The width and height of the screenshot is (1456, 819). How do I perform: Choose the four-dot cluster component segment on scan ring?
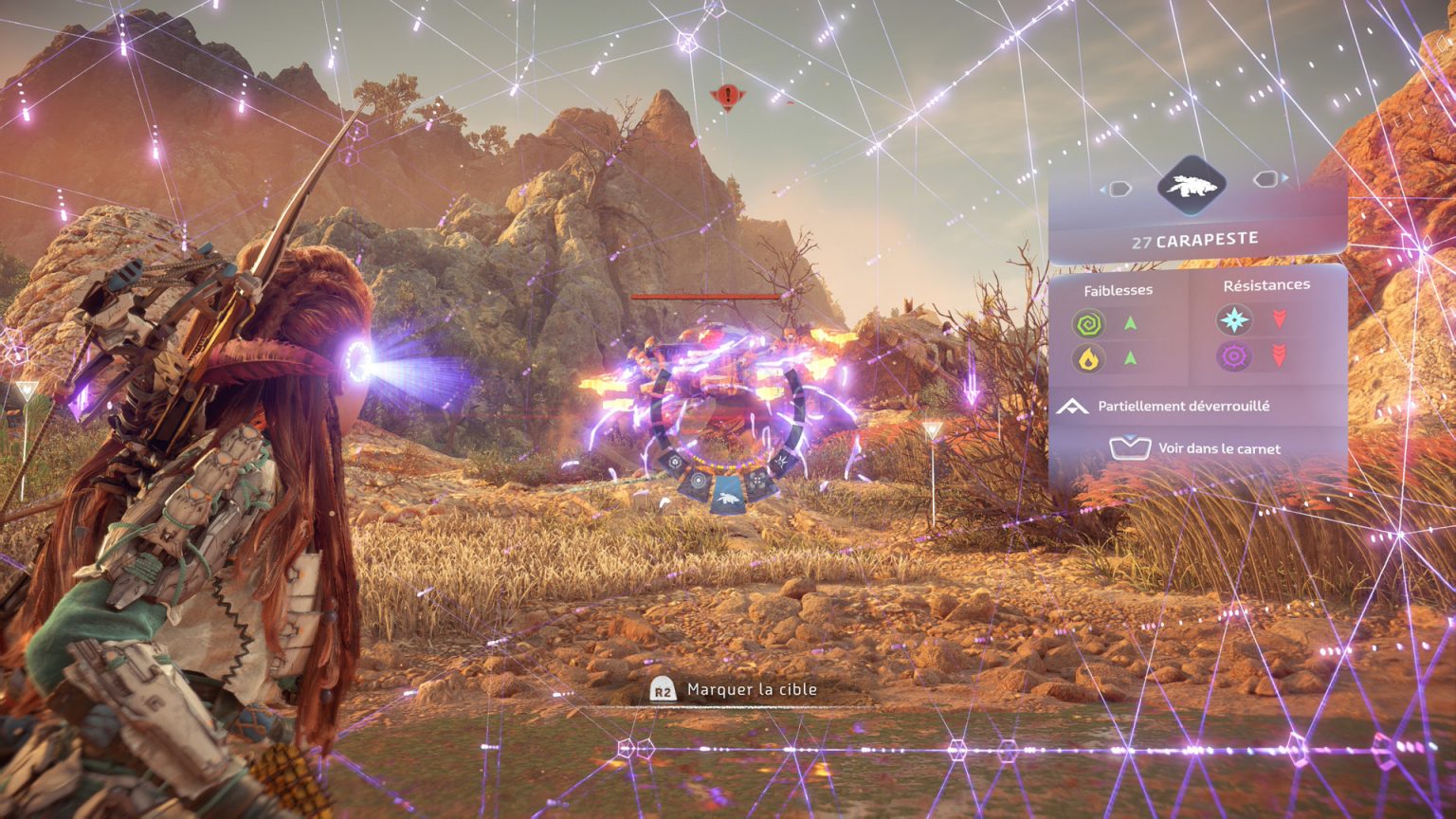click(758, 482)
